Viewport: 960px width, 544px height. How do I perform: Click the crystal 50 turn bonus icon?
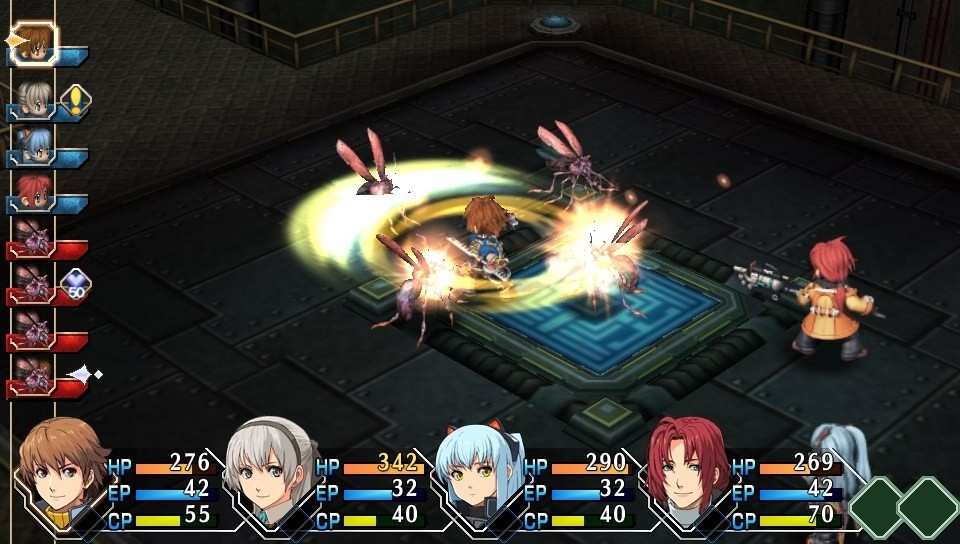tap(75, 286)
